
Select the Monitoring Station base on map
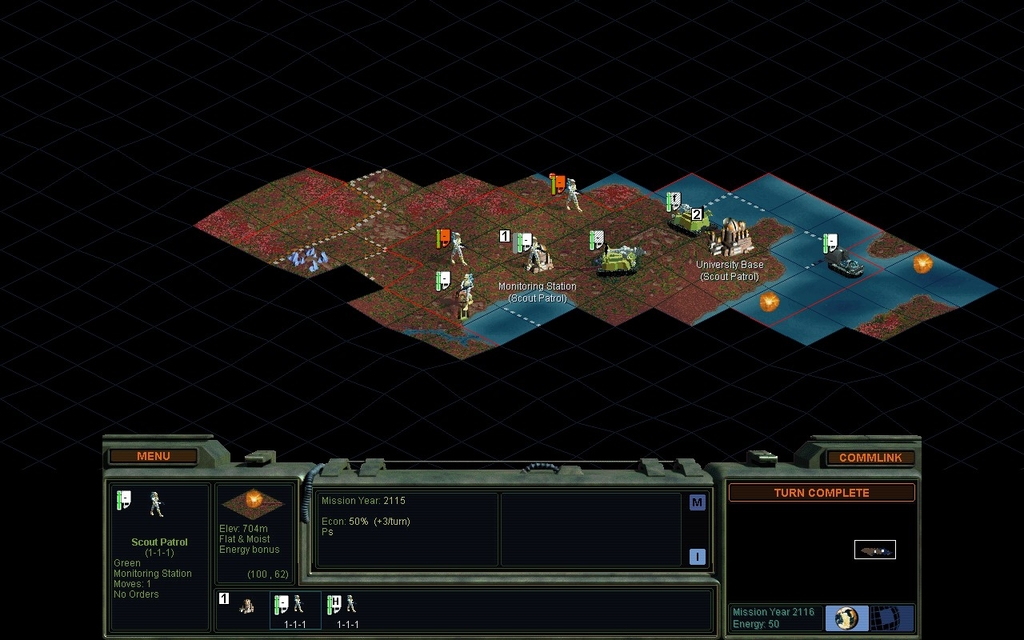tap(535, 255)
